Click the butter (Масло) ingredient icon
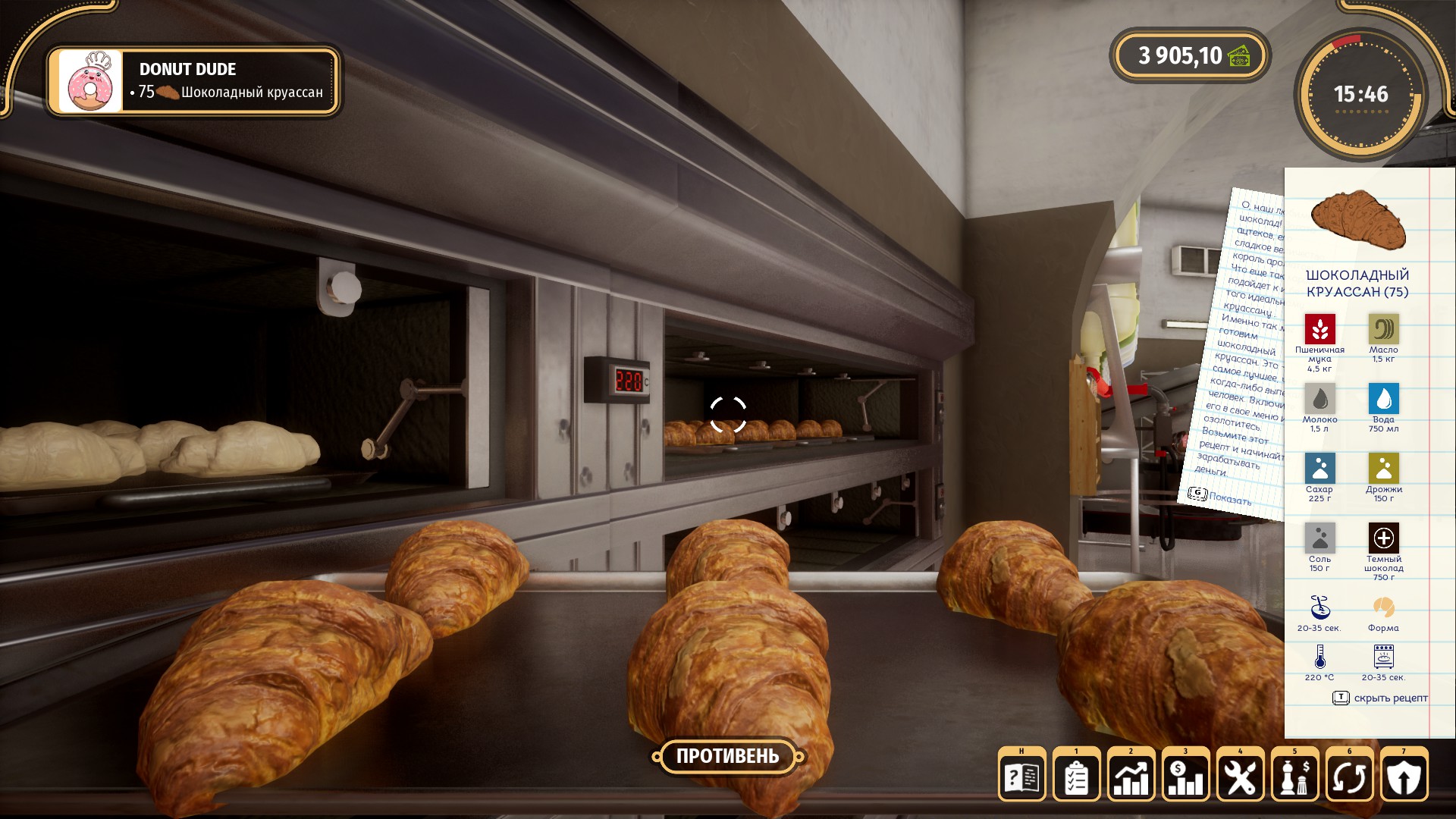Viewport: 1456px width, 819px height. click(1383, 329)
